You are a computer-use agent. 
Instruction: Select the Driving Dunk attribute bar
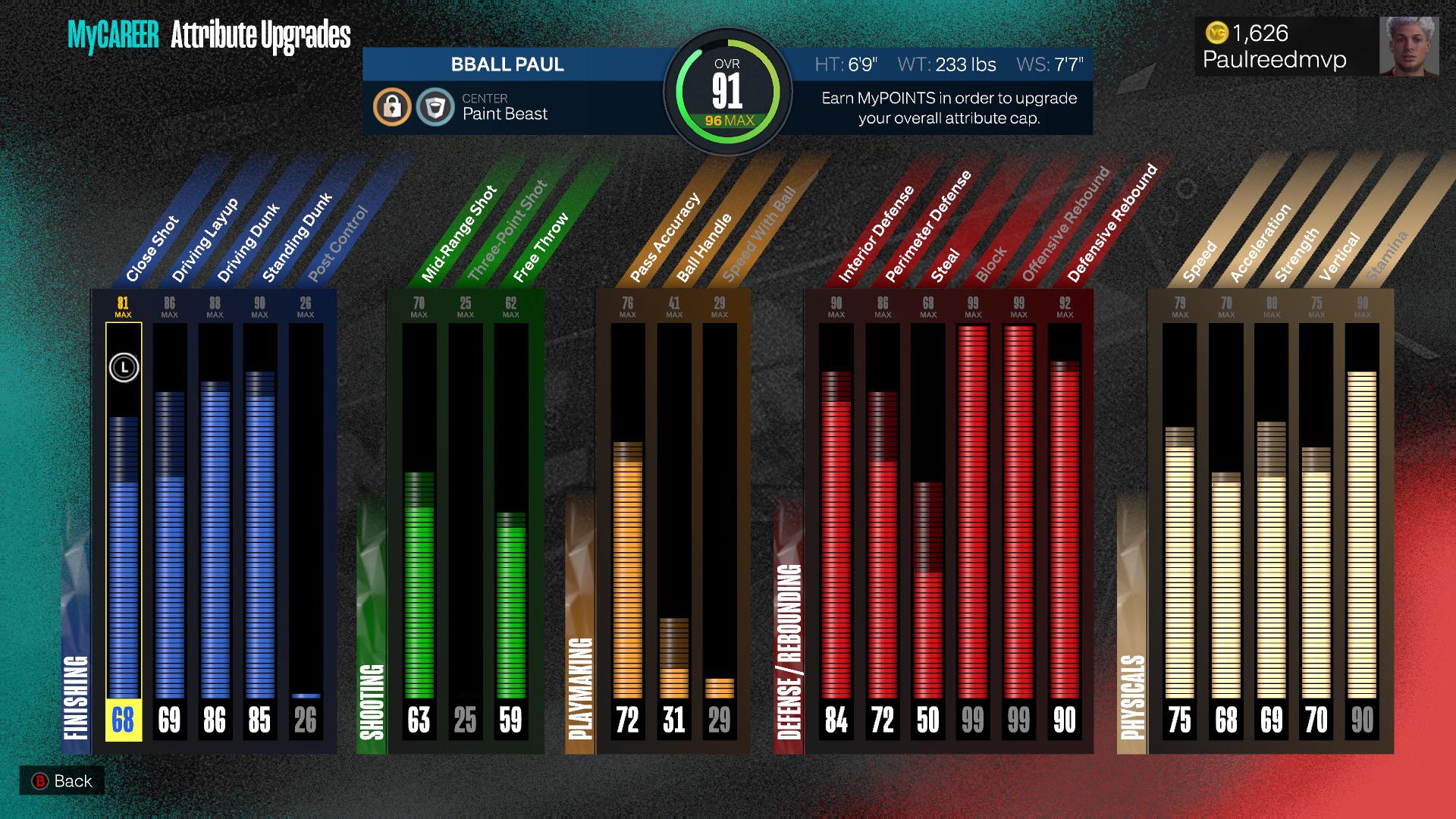pos(215,531)
